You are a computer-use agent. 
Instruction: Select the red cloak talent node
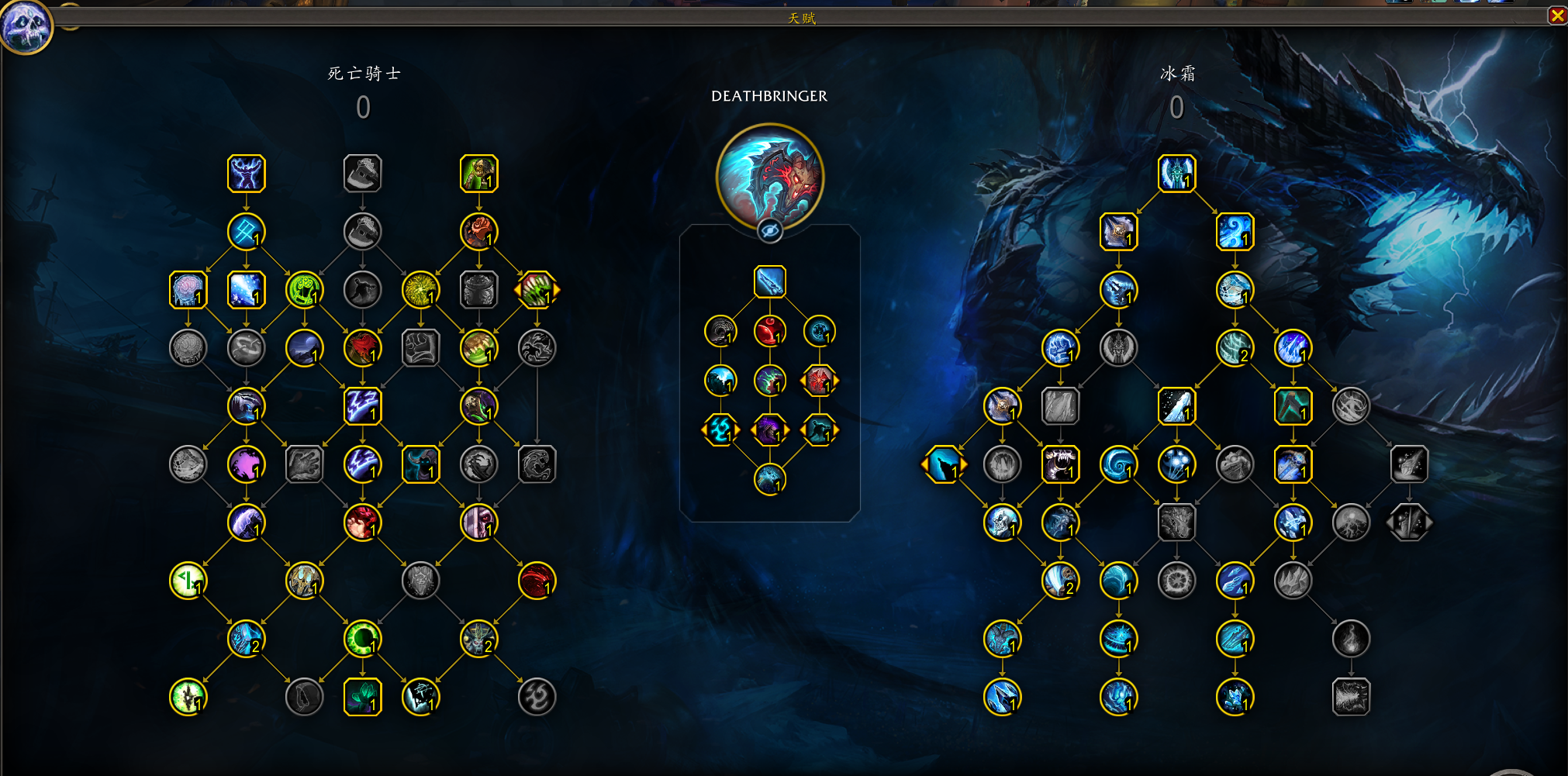[x=362, y=348]
